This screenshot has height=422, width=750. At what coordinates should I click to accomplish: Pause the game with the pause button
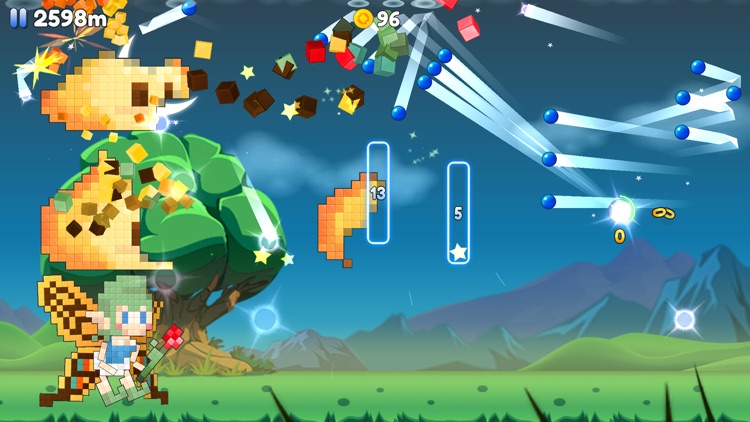(18, 18)
